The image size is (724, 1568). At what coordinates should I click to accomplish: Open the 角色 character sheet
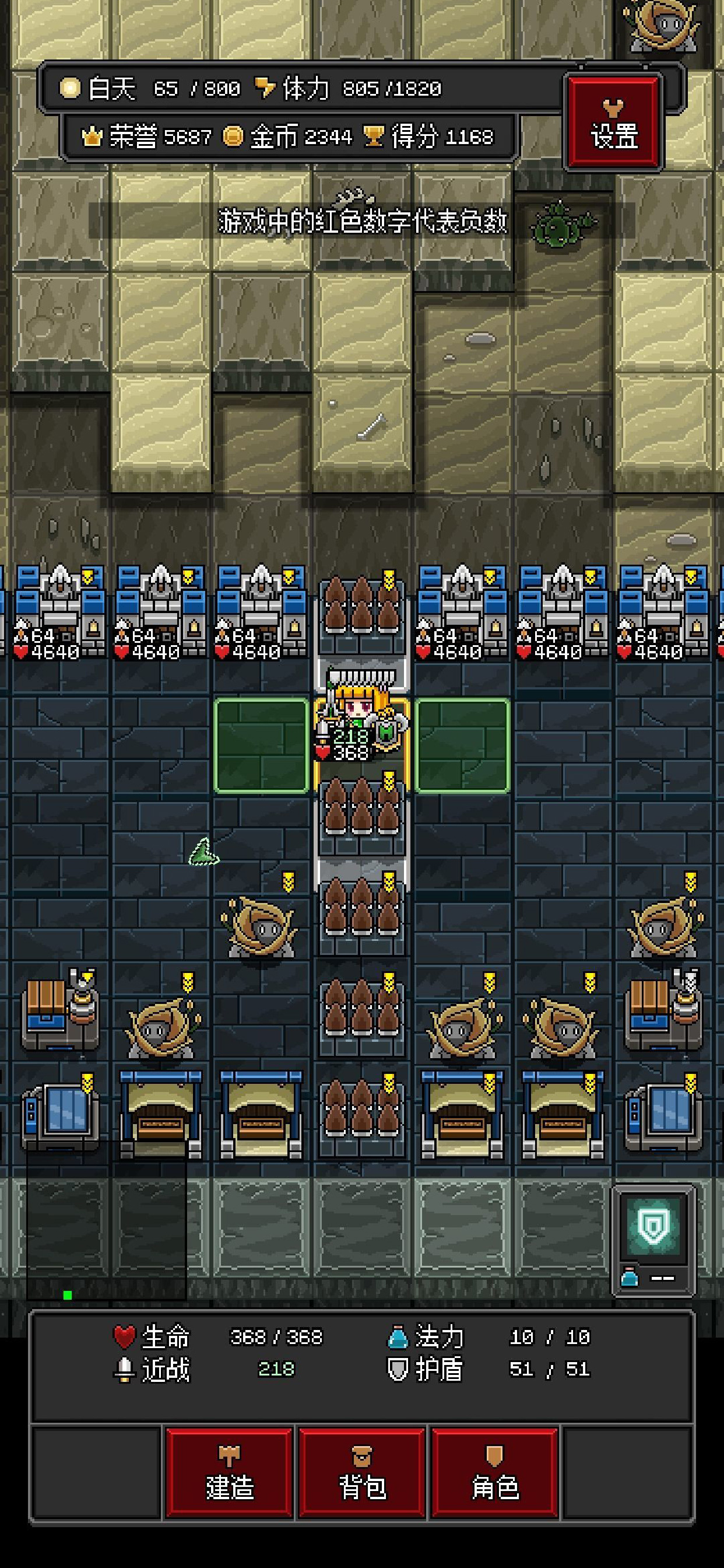point(495,1472)
